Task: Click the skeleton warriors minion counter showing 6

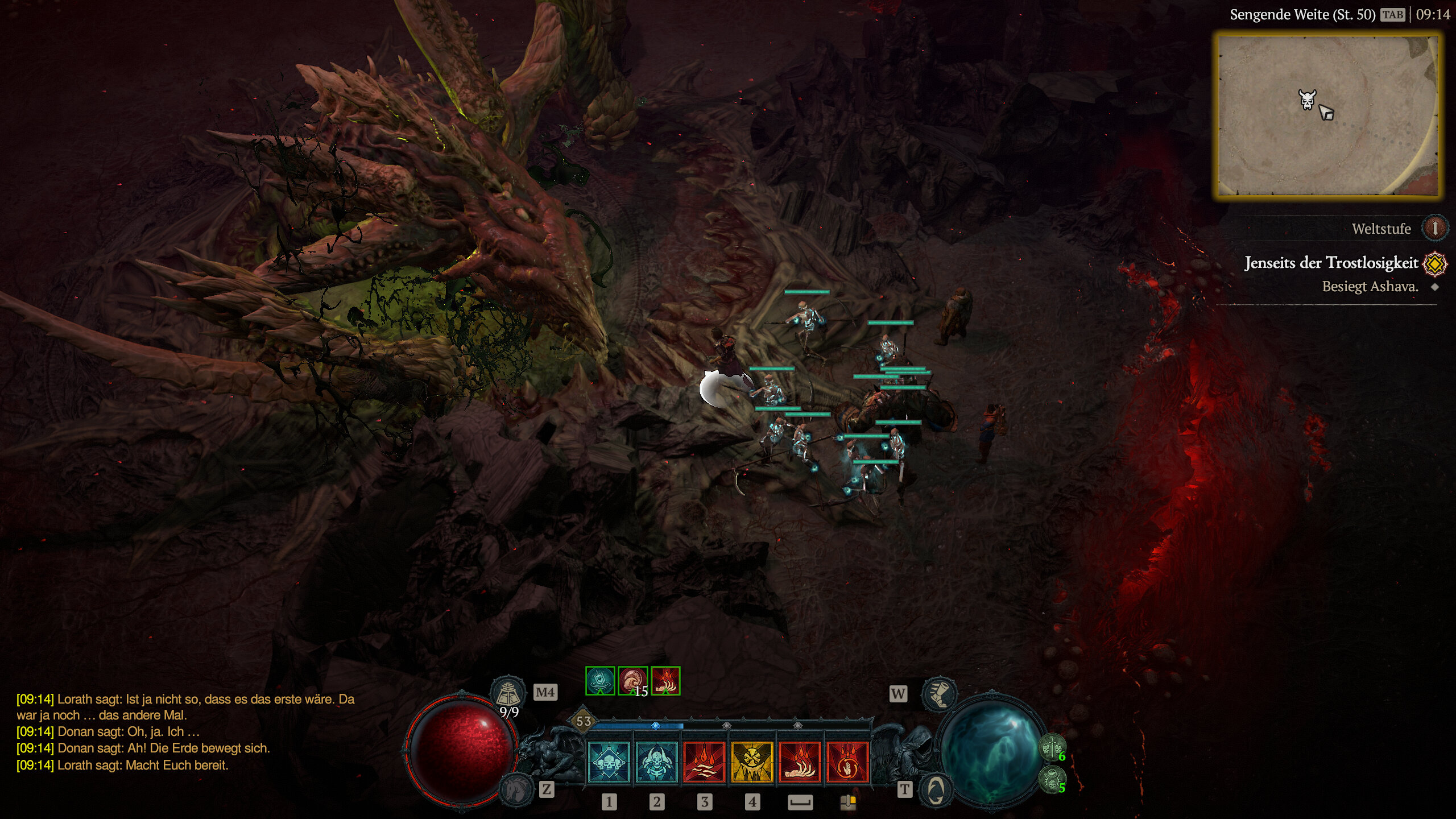Action: click(x=1053, y=747)
